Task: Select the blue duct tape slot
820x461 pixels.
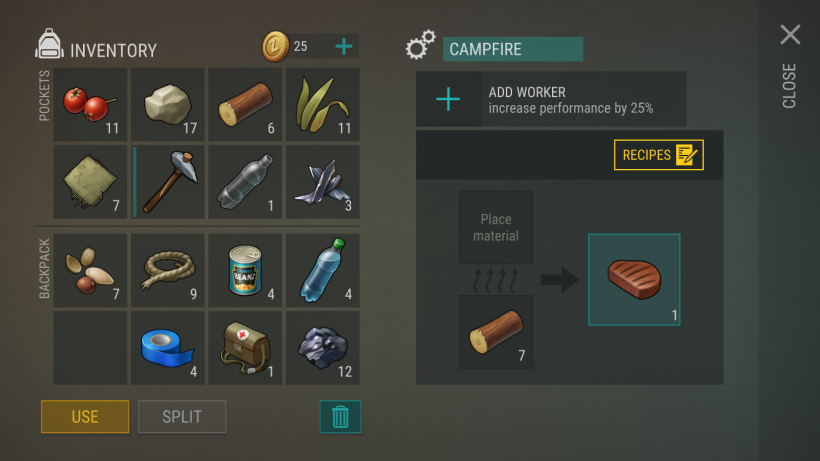Action: coord(167,348)
